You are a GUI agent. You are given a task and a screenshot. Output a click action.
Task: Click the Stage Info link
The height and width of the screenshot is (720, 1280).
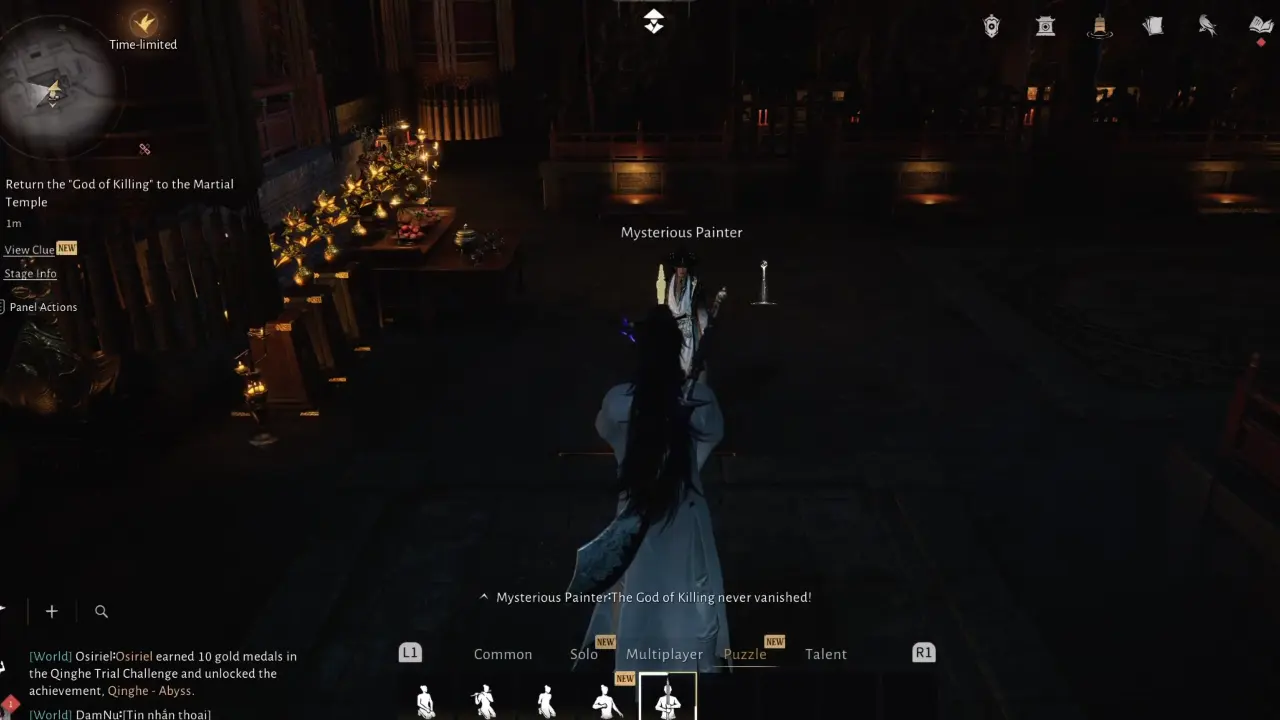point(30,273)
